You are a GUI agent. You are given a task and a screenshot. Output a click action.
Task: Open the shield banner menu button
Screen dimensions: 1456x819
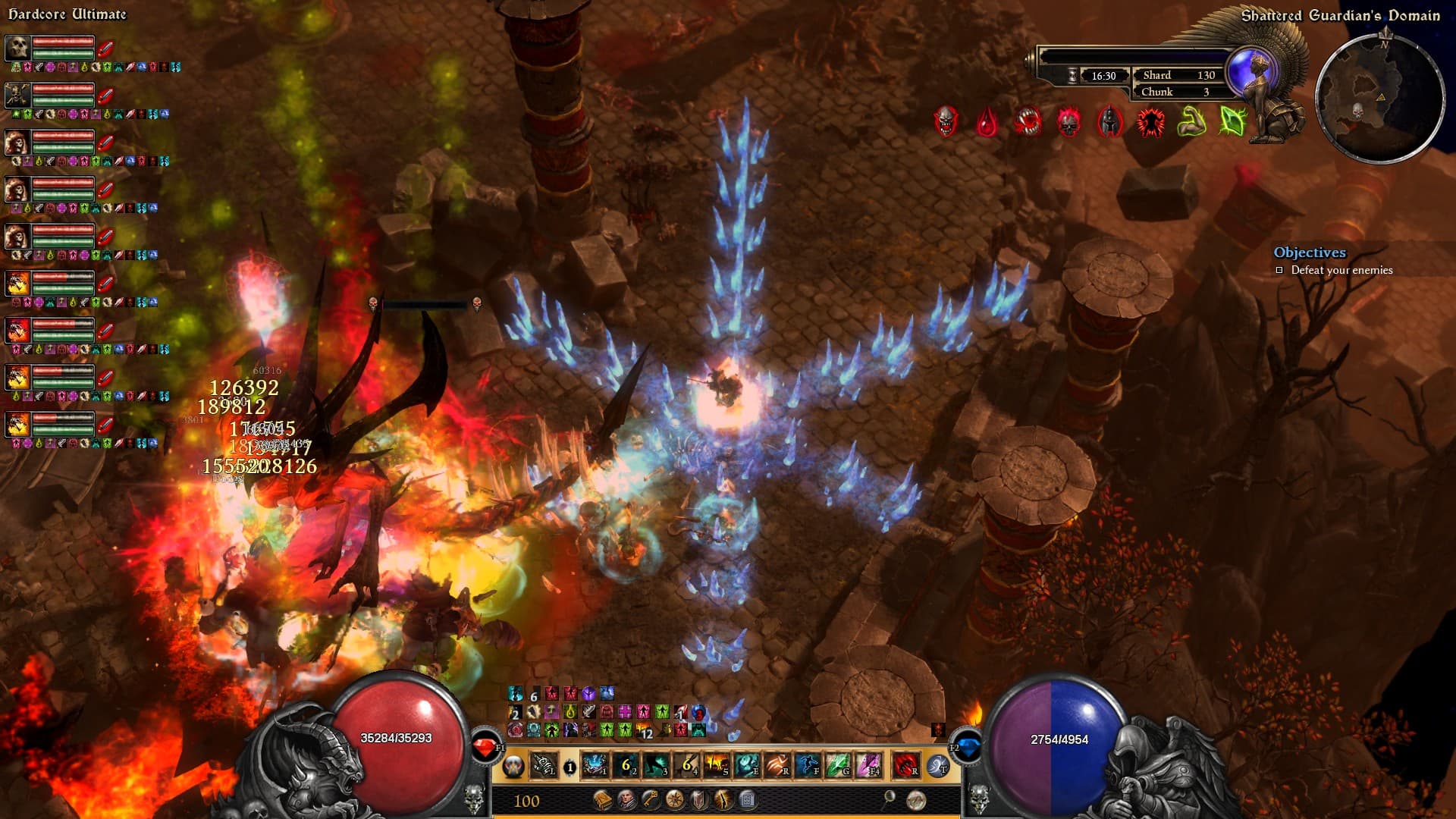pos(698,799)
